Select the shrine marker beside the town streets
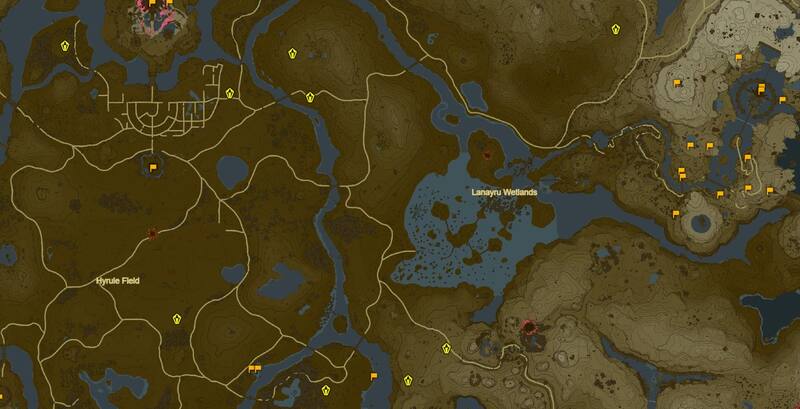Viewport: 800px width, 409px height. pos(230,94)
